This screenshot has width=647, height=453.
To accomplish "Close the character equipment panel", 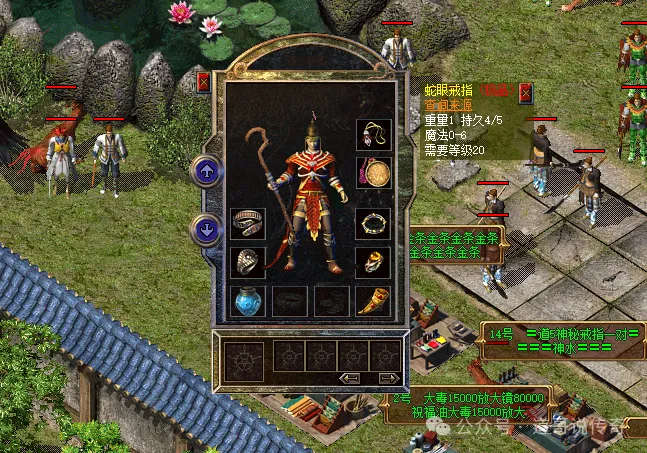I will coord(204,82).
